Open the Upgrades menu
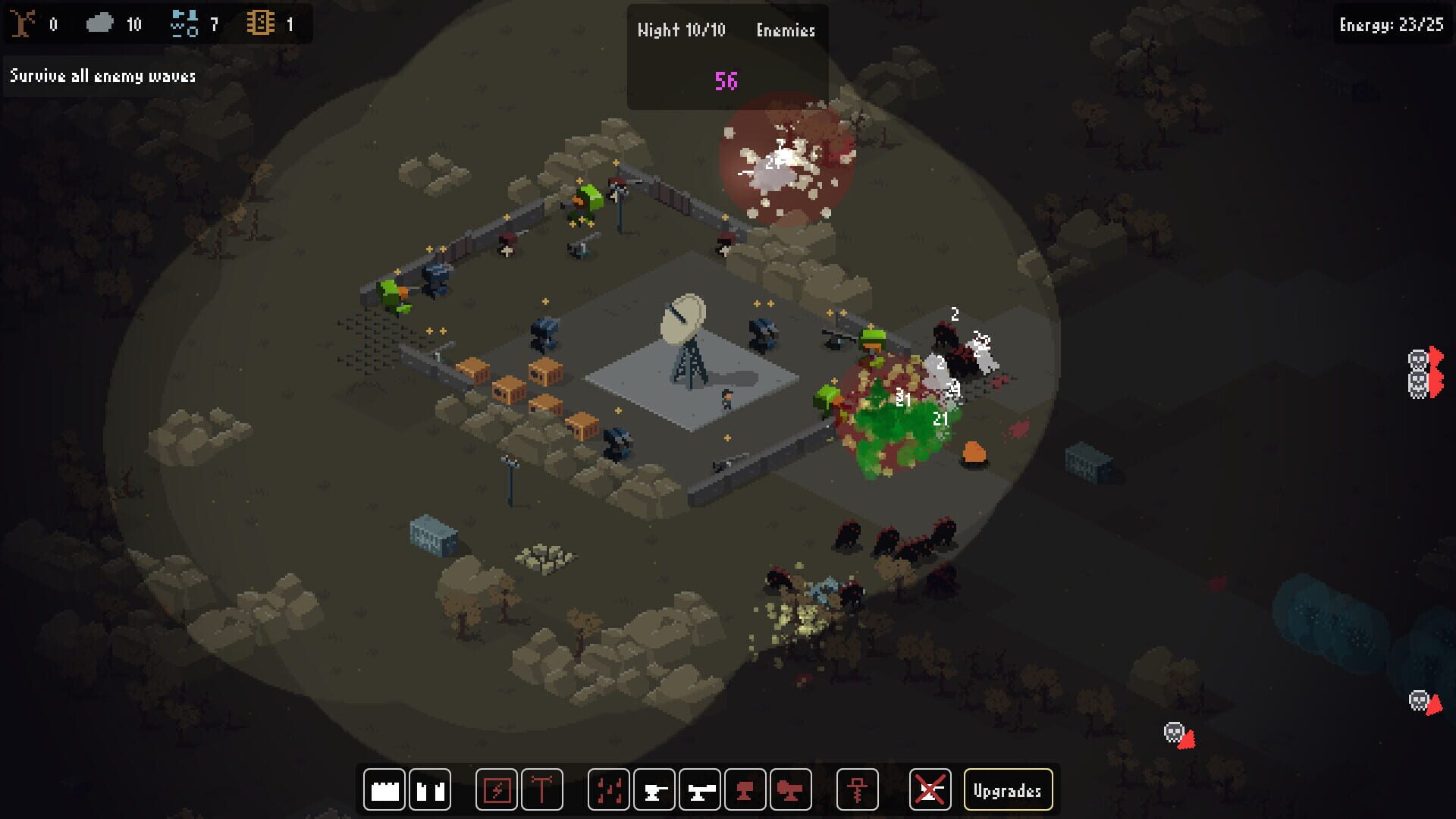Screen dimensions: 1456x819 (1009, 789)
